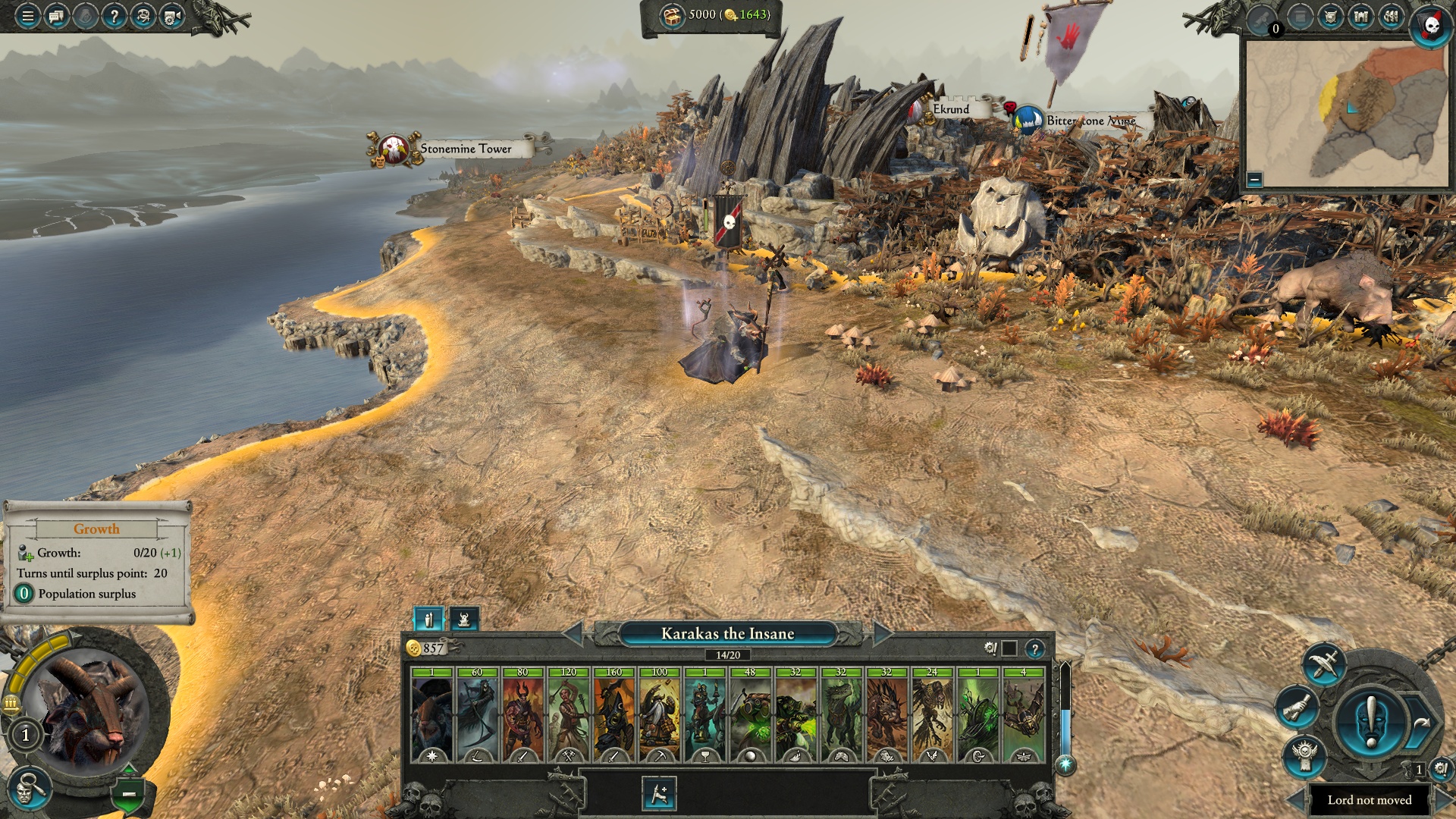Open the provinces list castle icon
Screen dimensions: 1456x819
point(1361,17)
